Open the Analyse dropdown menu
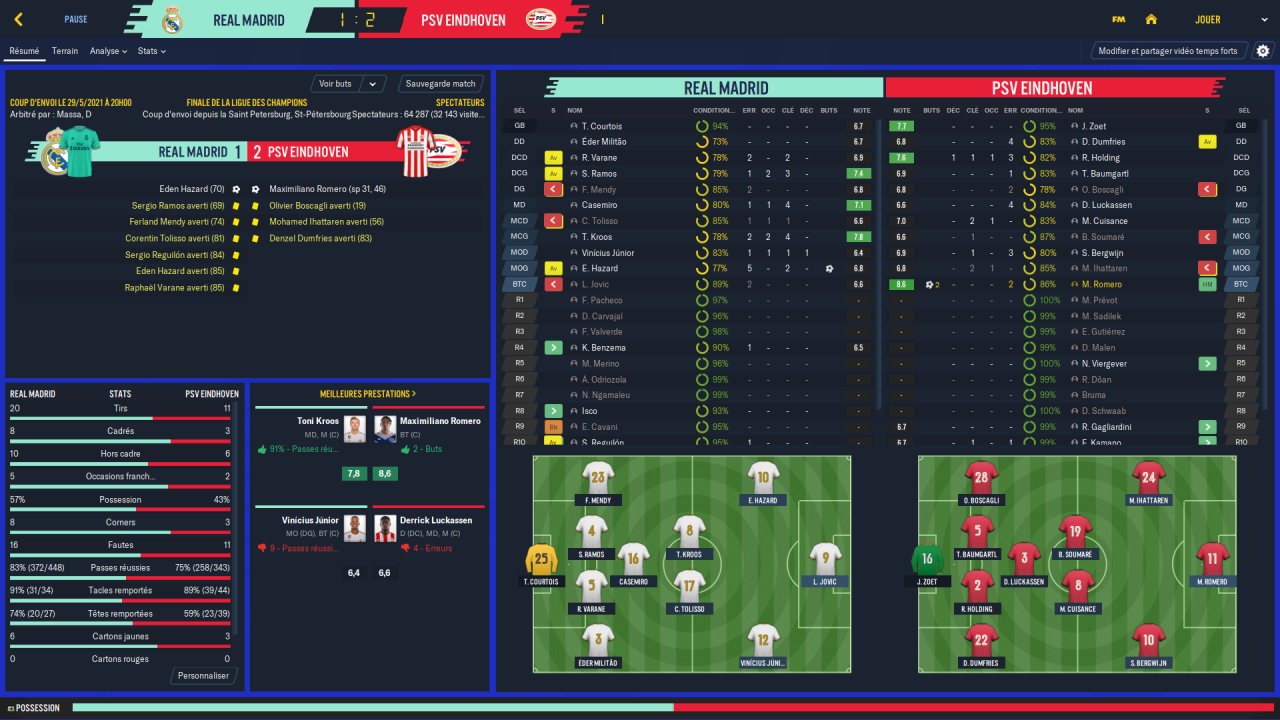 (x=108, y=51)
